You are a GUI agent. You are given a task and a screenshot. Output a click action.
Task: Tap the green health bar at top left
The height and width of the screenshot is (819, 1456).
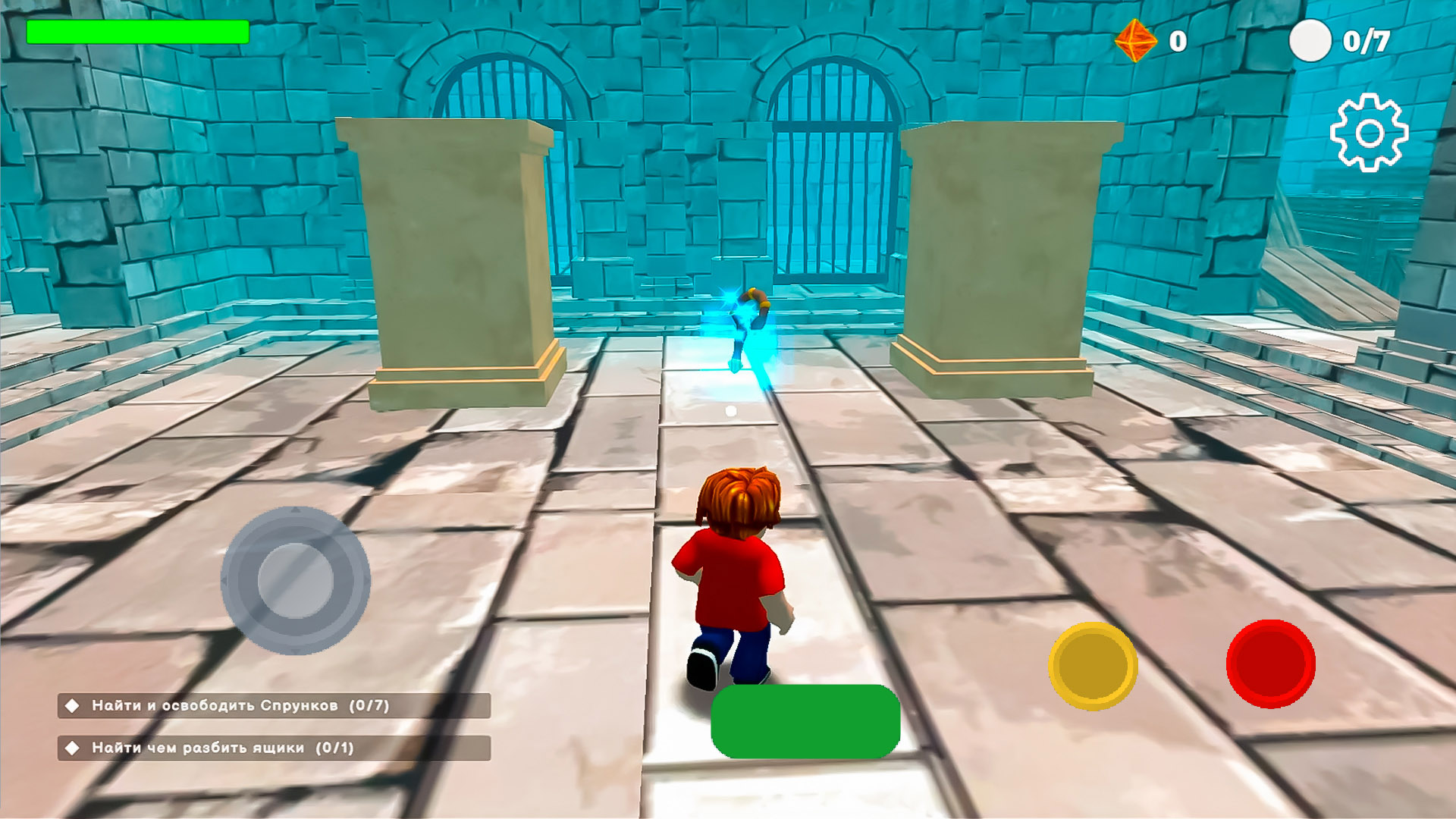click(139, 32)
